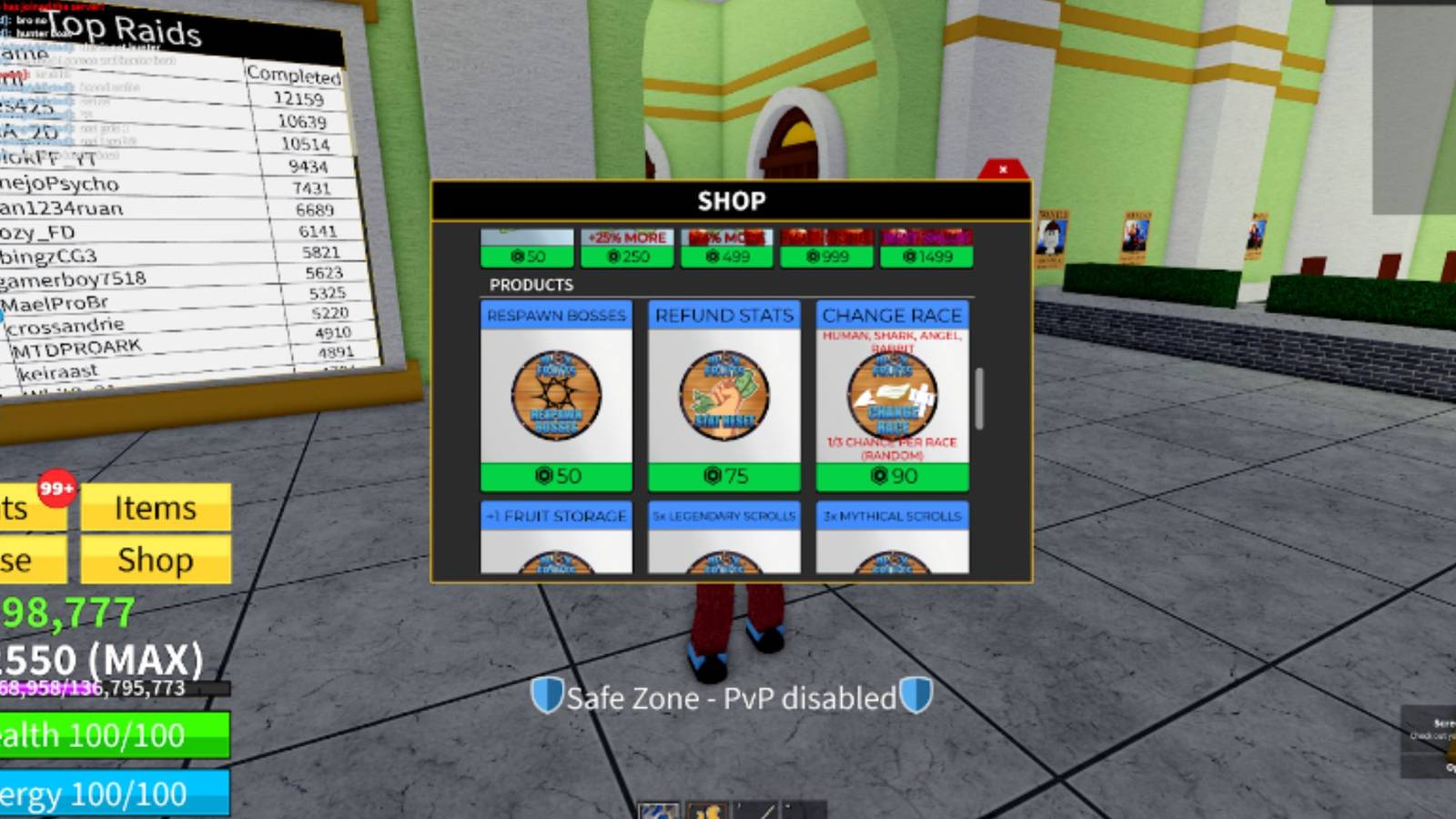
Task: Buy Refund Stats for 75
Action: coord(723,475)
